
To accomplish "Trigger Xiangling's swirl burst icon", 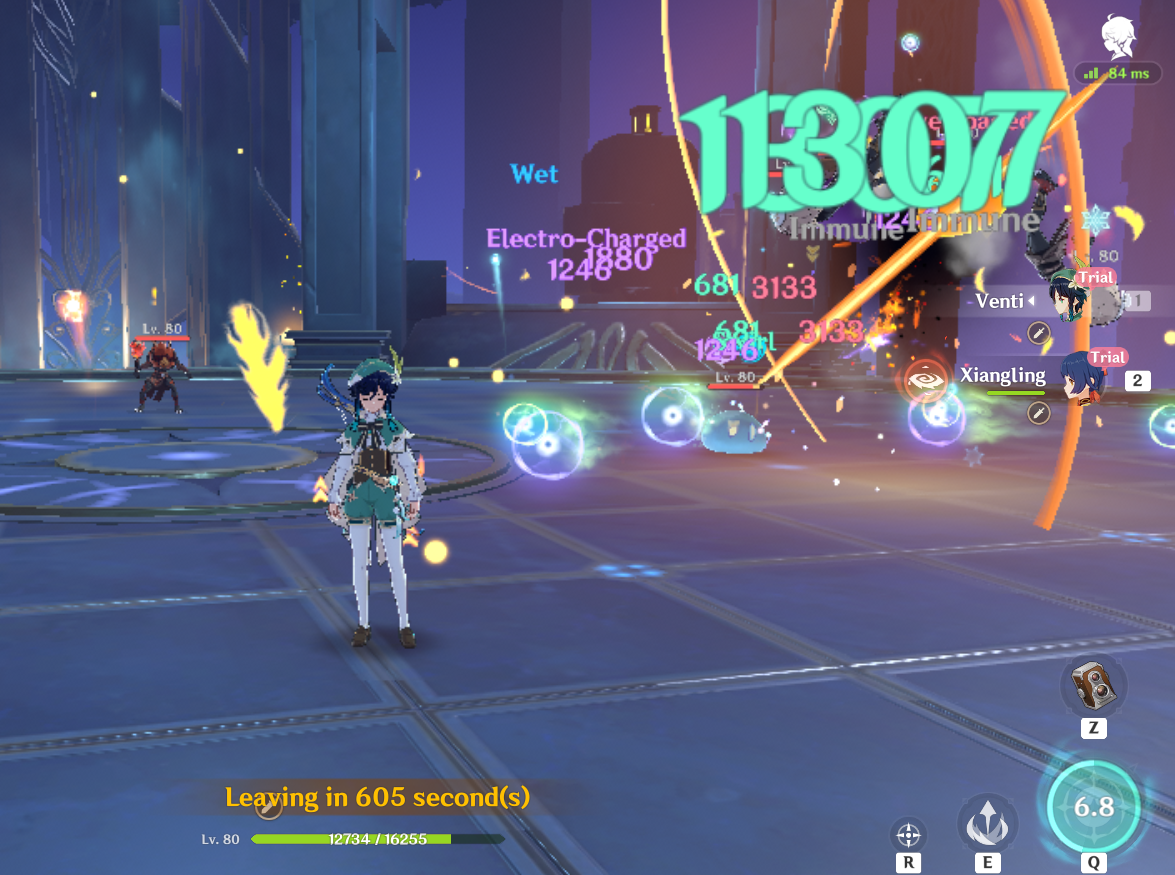I will [x=924, y=380].
